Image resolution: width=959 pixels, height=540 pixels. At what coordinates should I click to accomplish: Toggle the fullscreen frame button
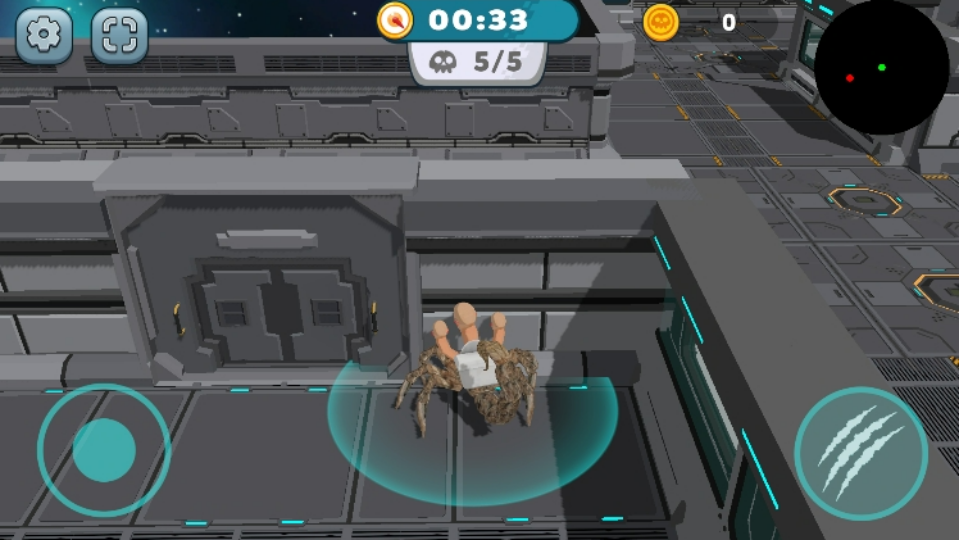pyautogui.click(x=119, y=35)
